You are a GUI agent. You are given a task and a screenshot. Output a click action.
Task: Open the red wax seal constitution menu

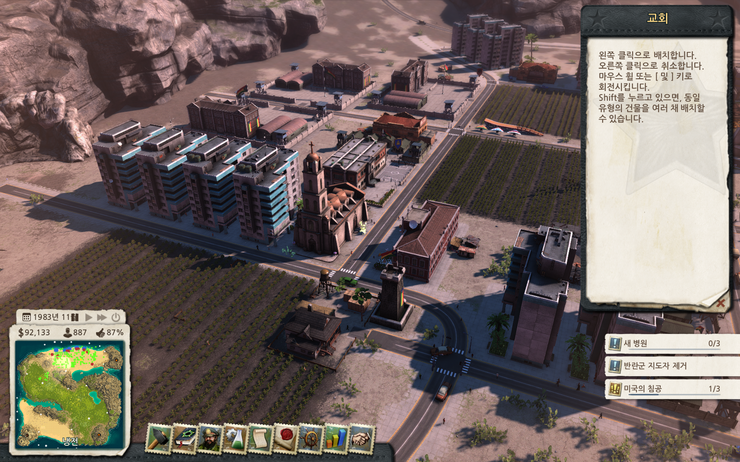pyautogui.click(x=286, y=438)
